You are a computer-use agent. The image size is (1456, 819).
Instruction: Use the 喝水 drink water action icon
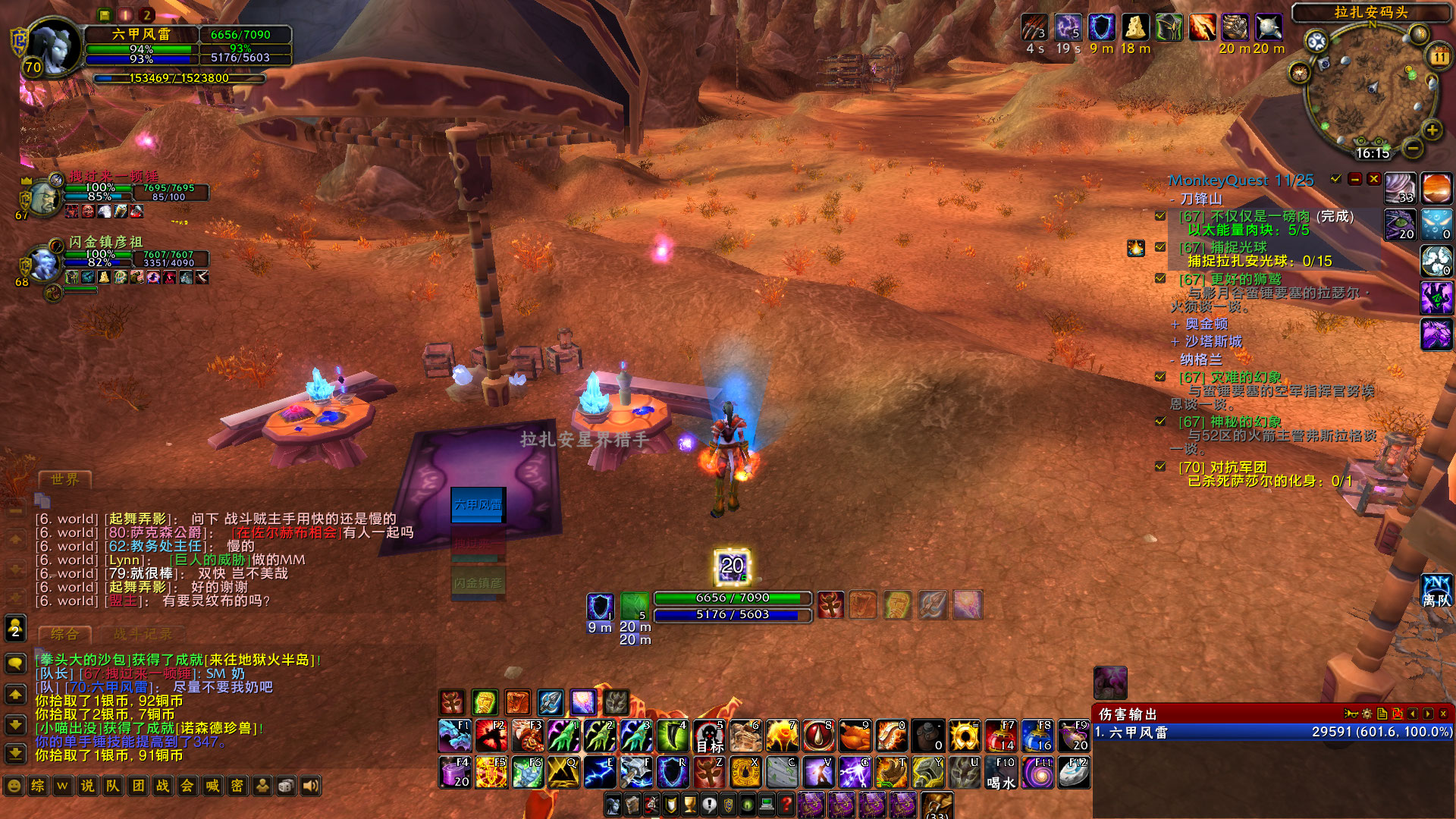tap(1001, 771)
